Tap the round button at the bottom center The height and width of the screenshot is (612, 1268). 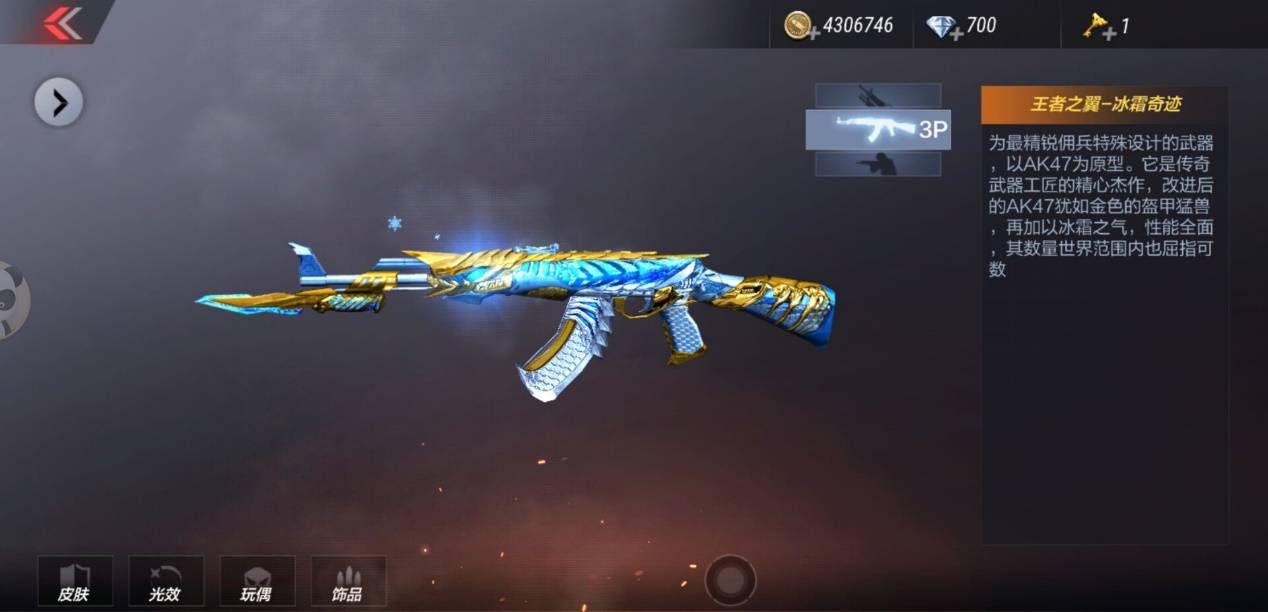pyautogui.click(x=730, y=579)
